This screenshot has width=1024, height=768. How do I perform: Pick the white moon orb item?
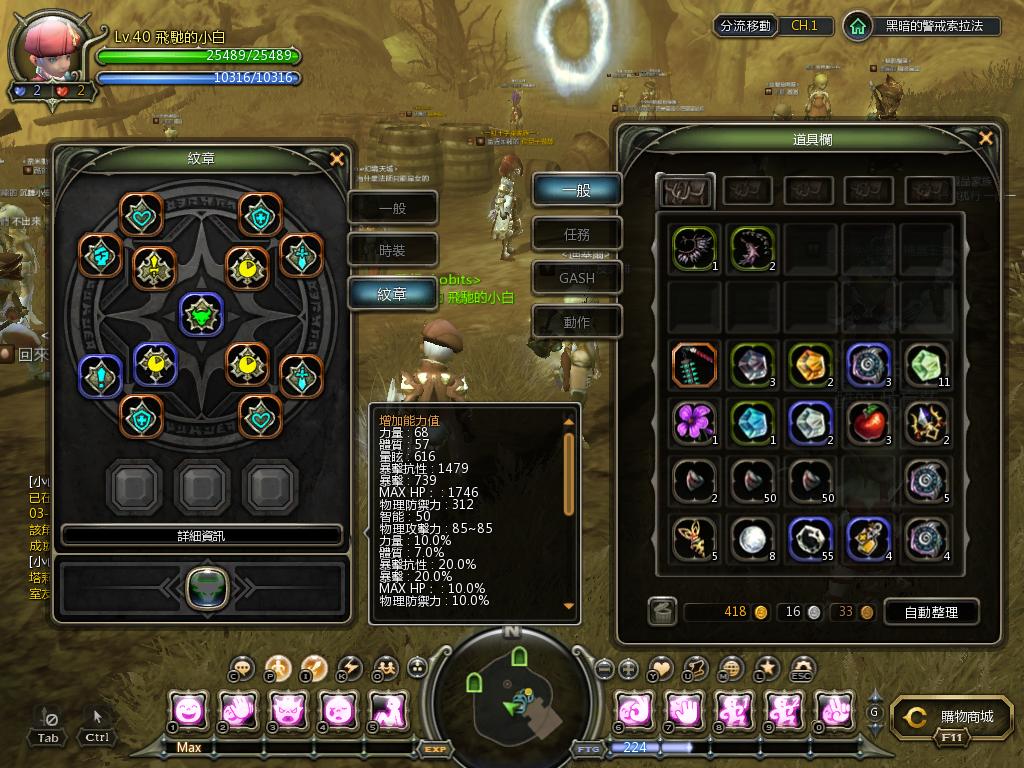click(753, 539)
